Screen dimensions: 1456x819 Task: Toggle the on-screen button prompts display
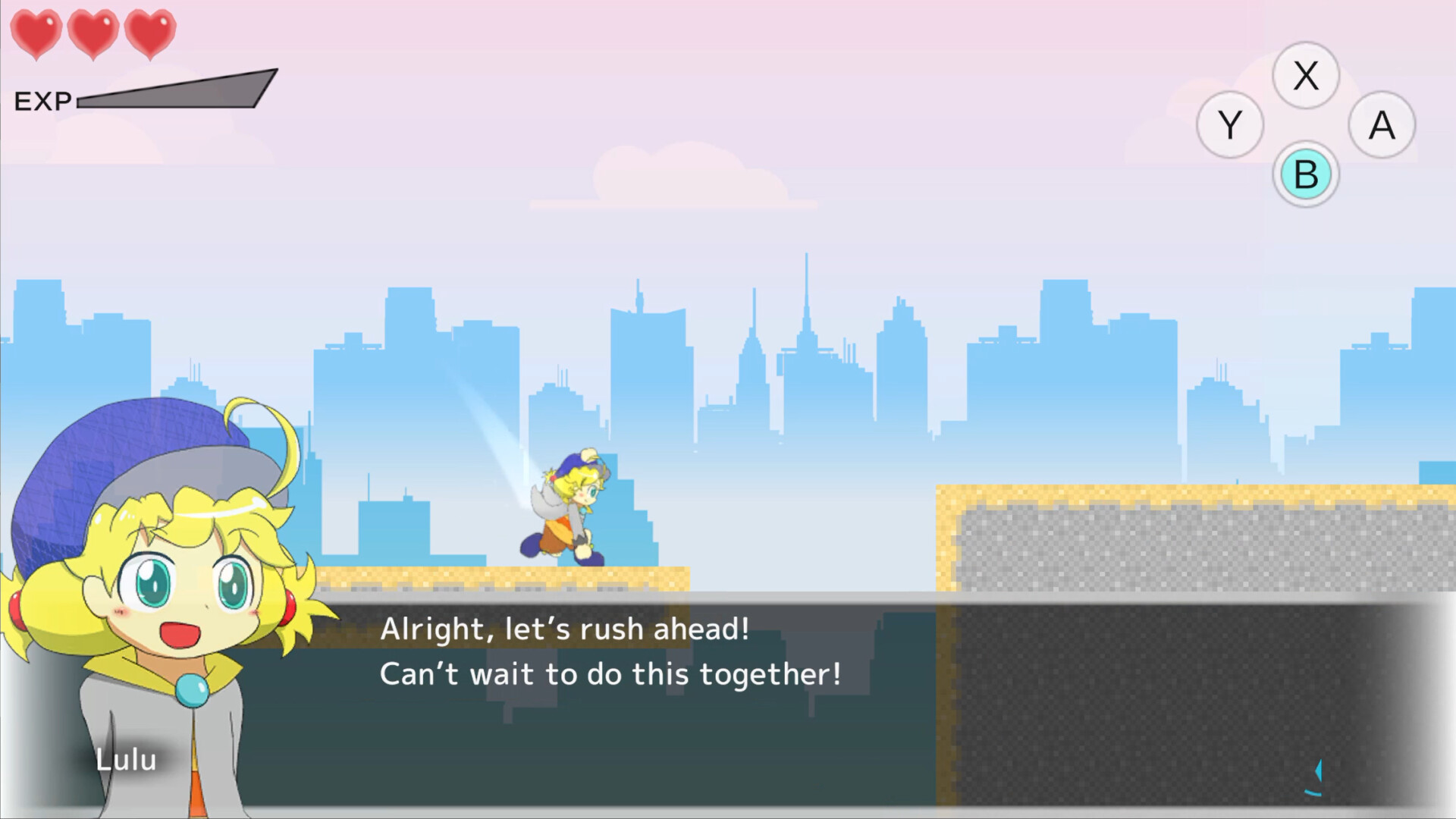[x=1306, y=124]
